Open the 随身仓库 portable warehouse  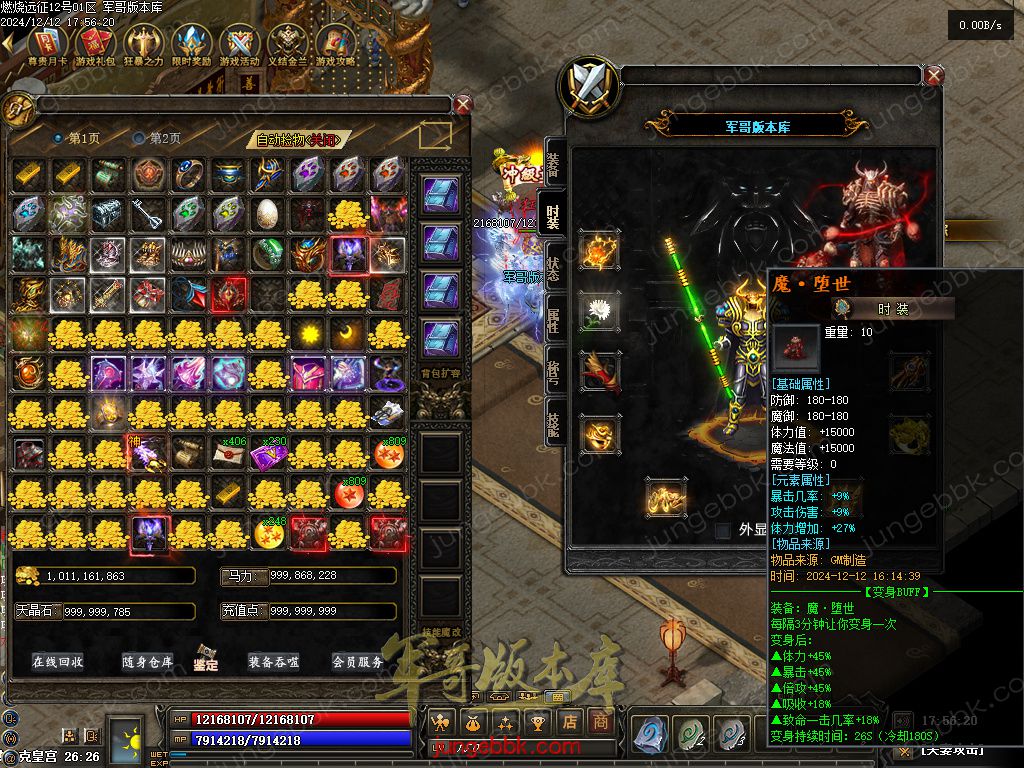[148, 662]
